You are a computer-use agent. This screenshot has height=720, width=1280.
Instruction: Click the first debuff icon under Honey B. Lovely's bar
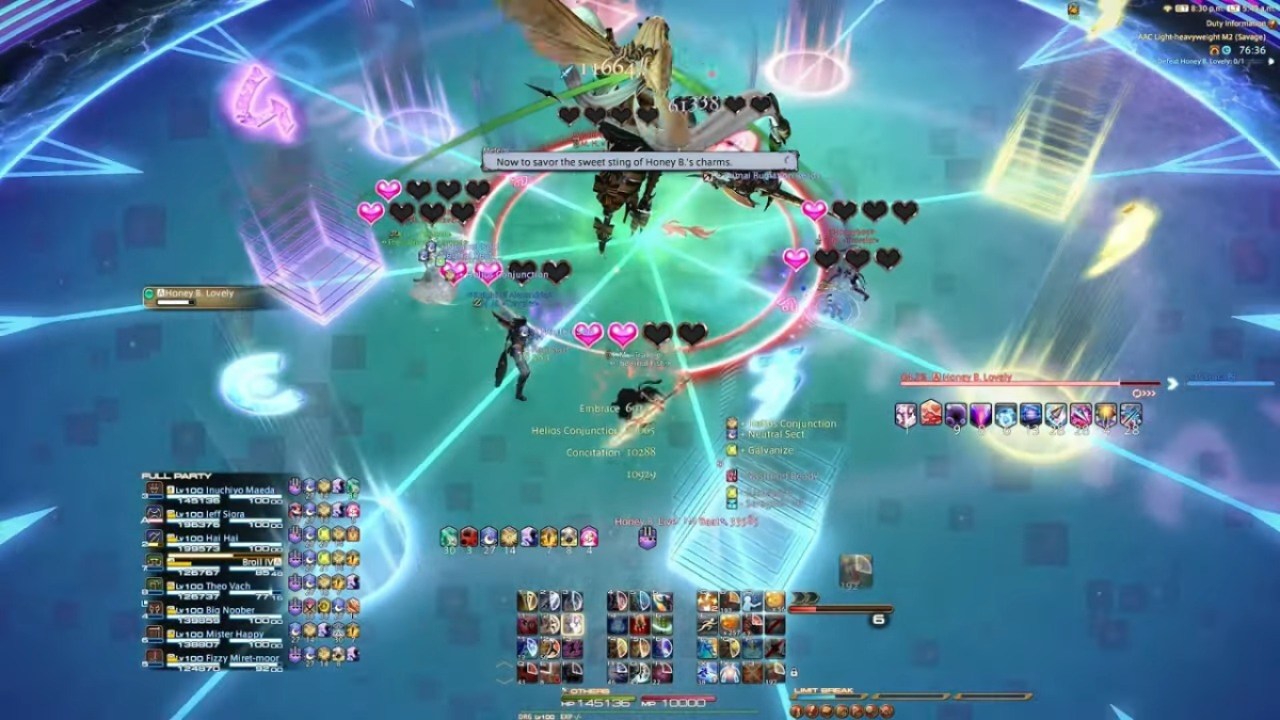click(906, 415)
